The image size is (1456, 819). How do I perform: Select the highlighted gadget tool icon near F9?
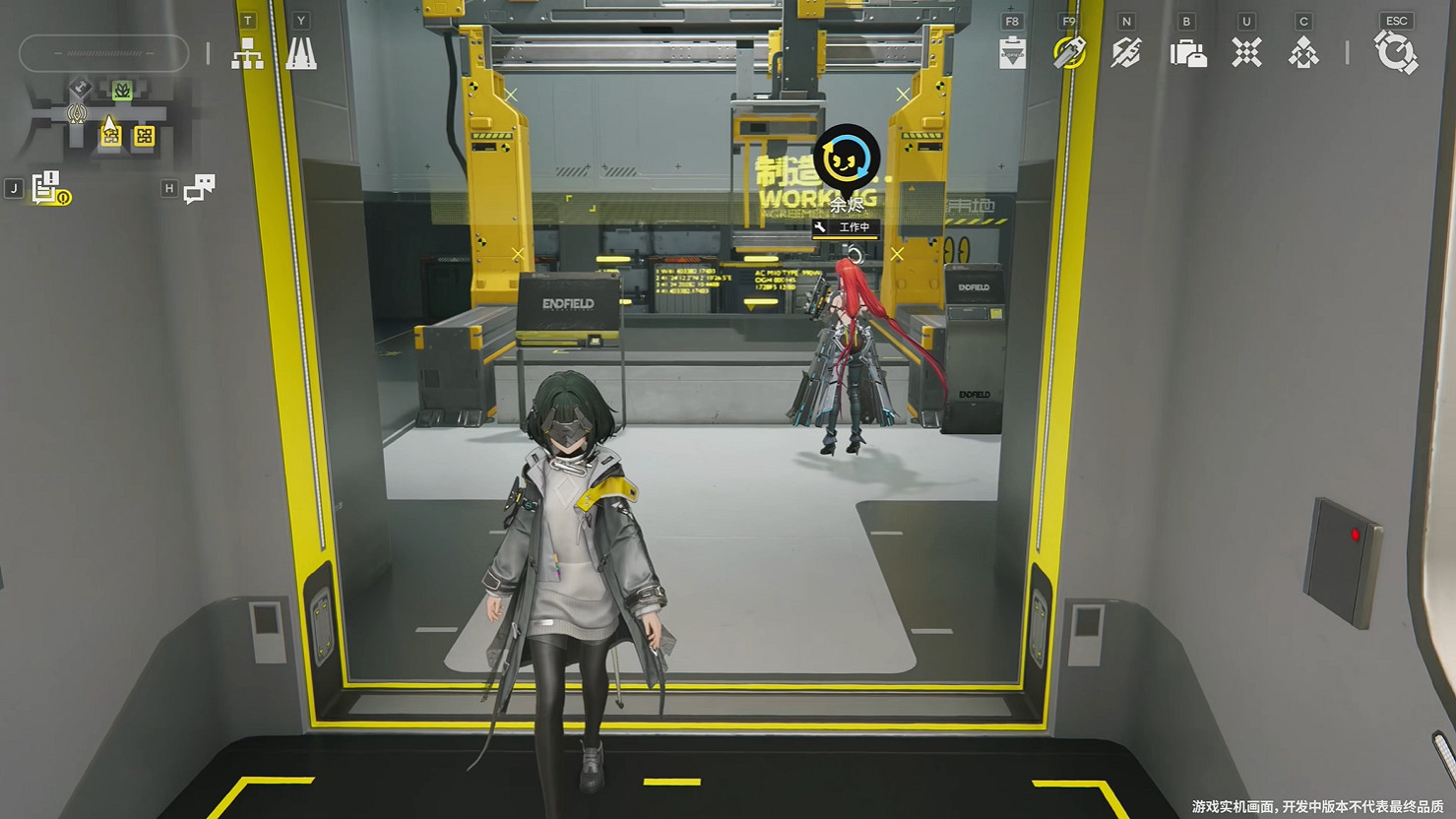(x=1068, y=54)
